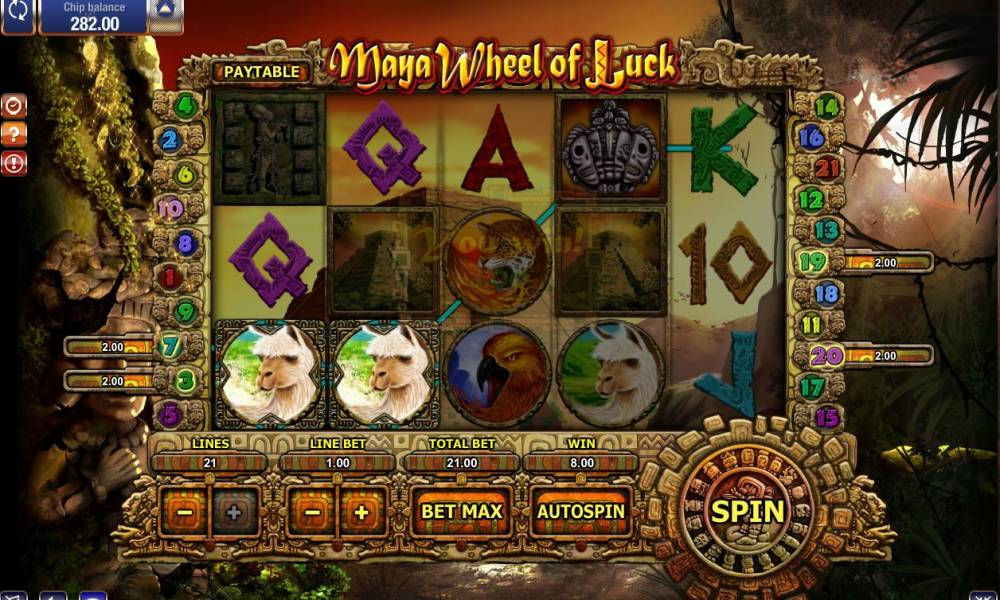This screenshot has height=600, width=1000.
Task: Increase the line bet with plus
Action: click(x=362, y=512)
